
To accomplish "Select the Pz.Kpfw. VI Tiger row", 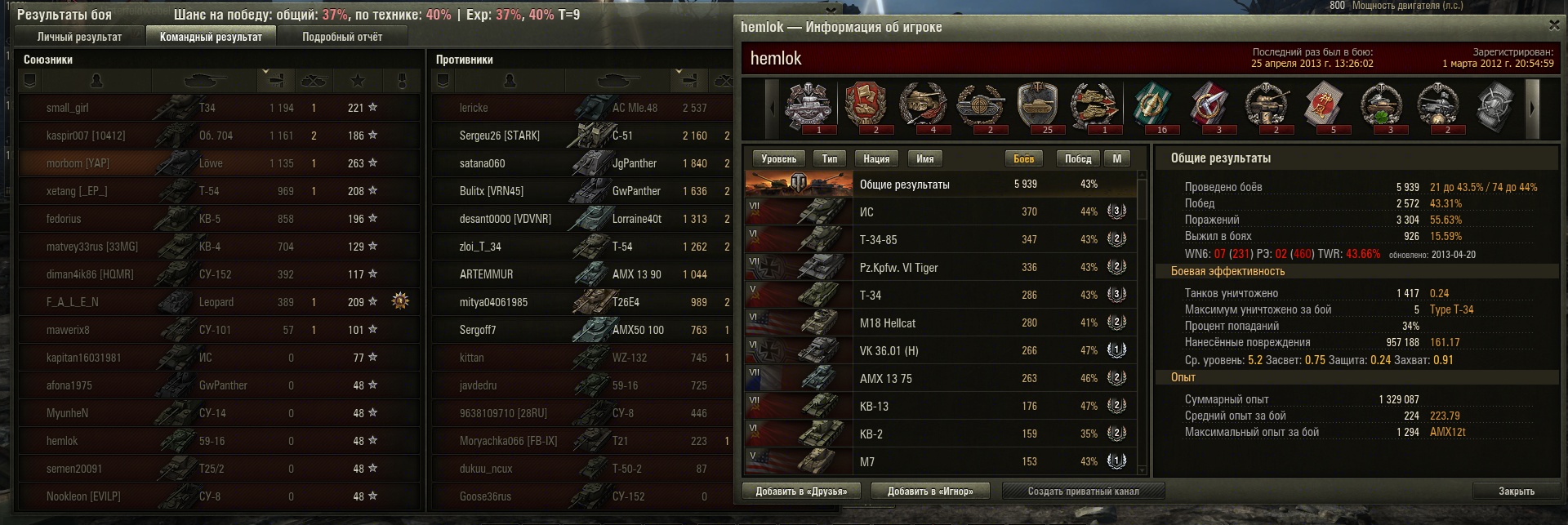I will click(939, 268).
